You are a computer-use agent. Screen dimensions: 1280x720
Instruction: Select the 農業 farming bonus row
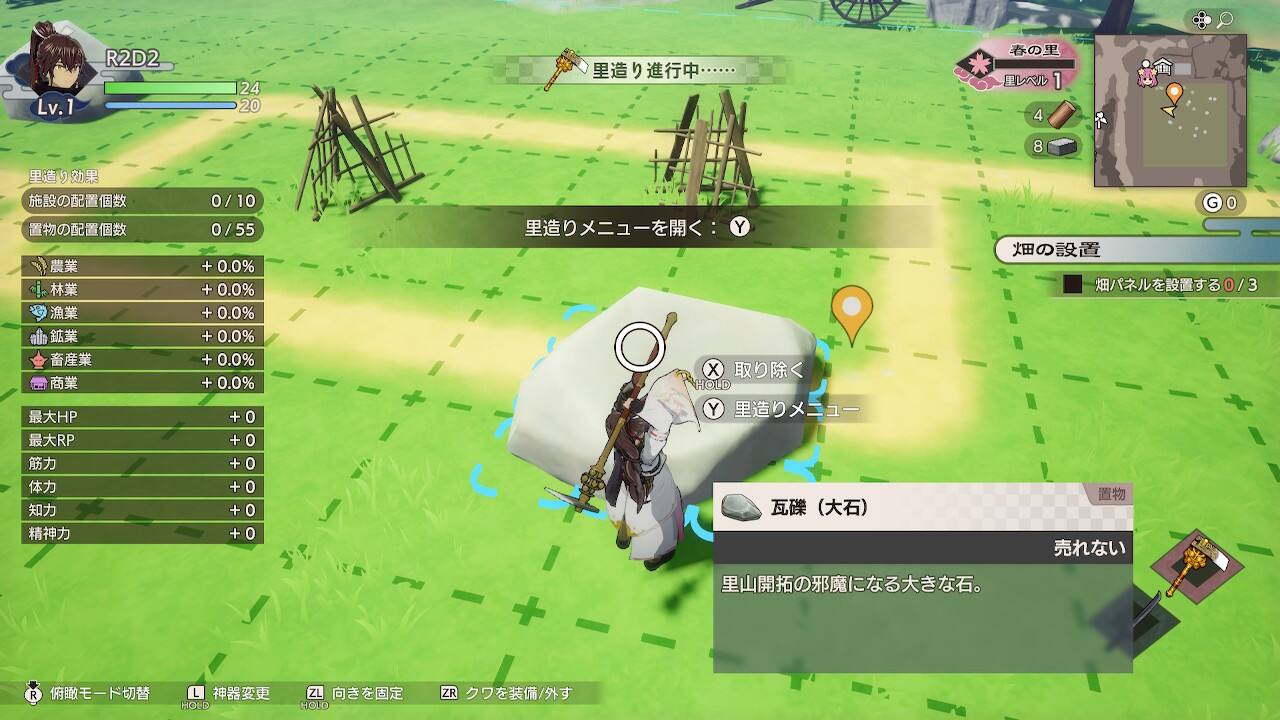tap(142, 266)
